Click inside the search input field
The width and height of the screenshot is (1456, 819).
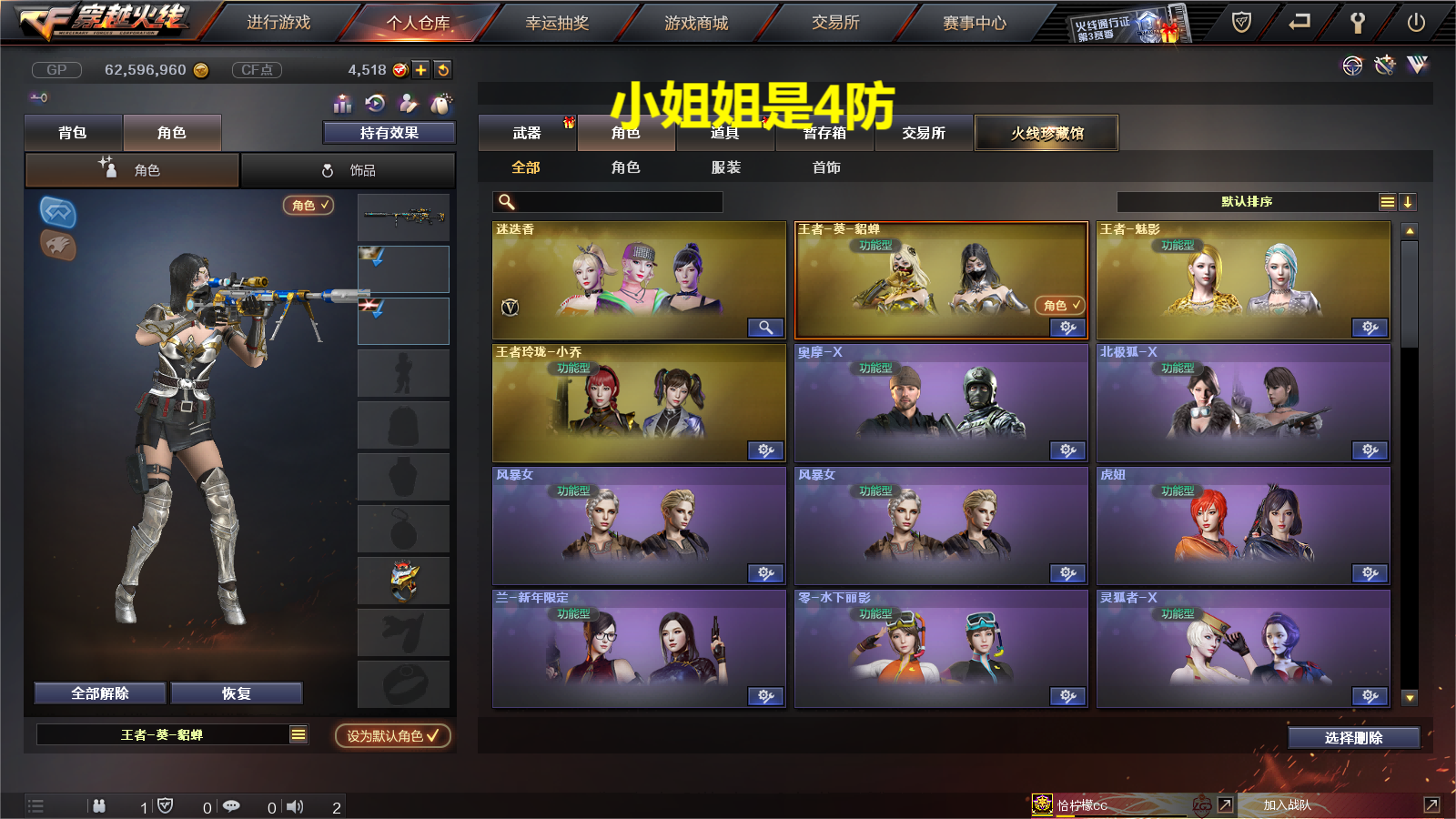[610, 202]
